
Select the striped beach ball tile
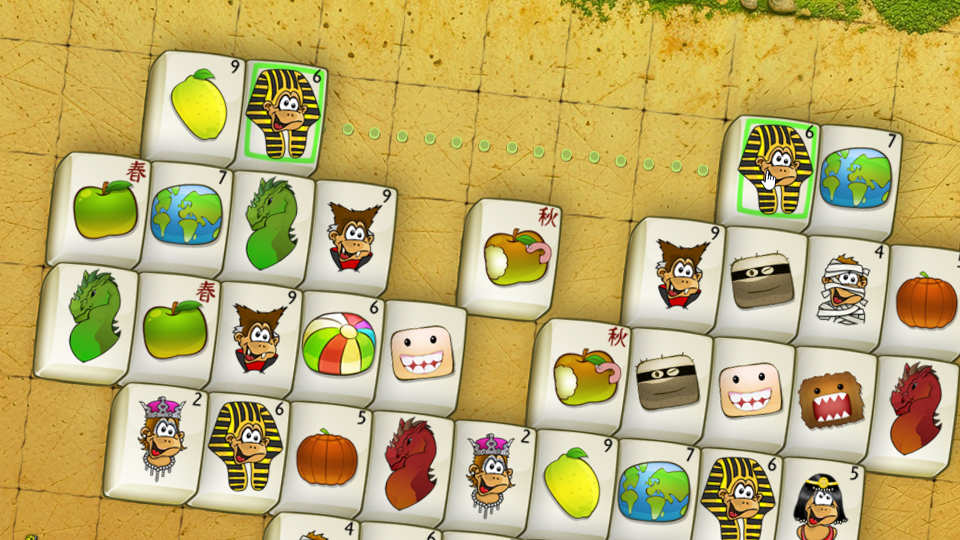coord(338,343)
